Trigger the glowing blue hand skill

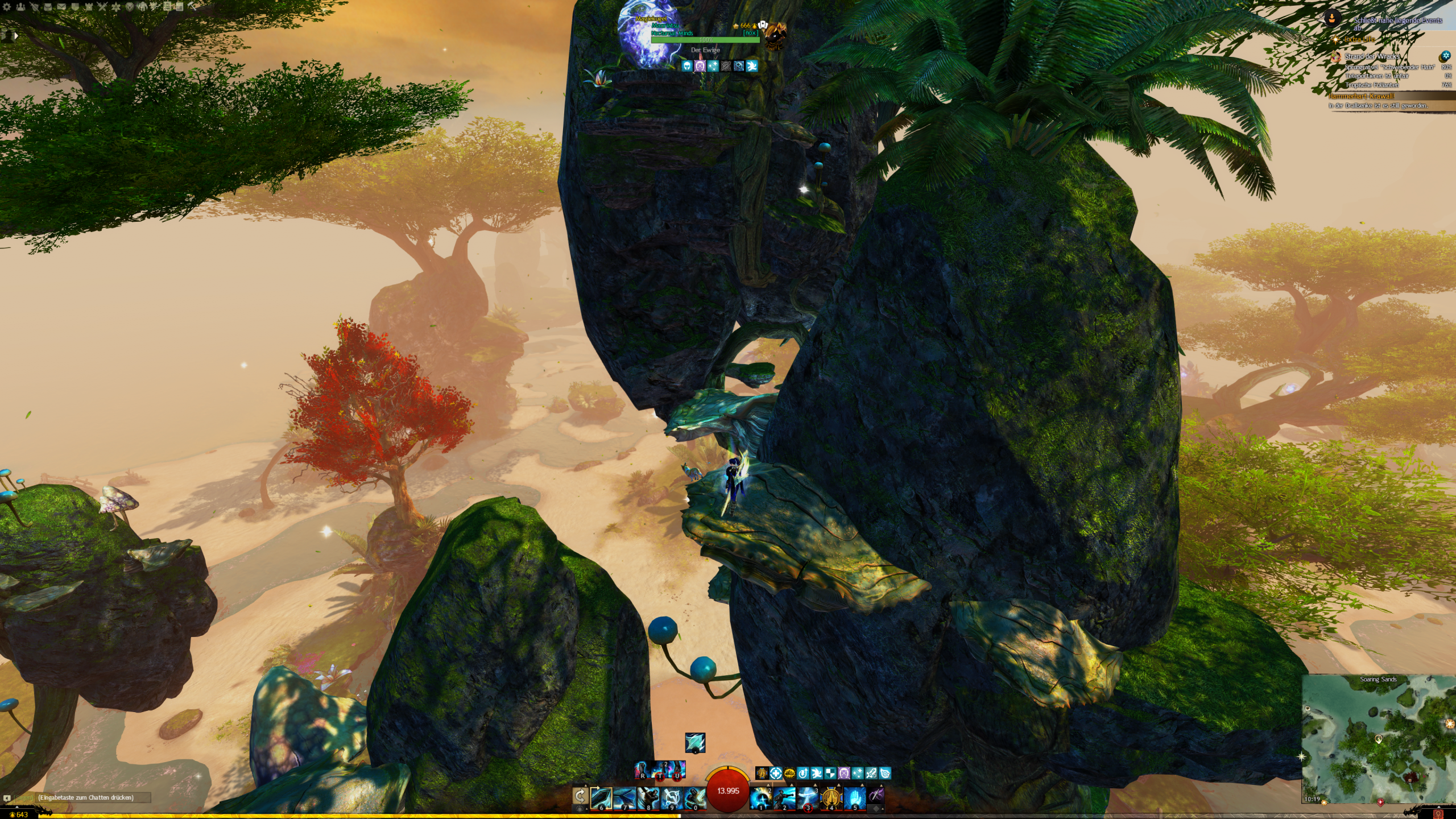pyautogui.click(x=854, y=798)
